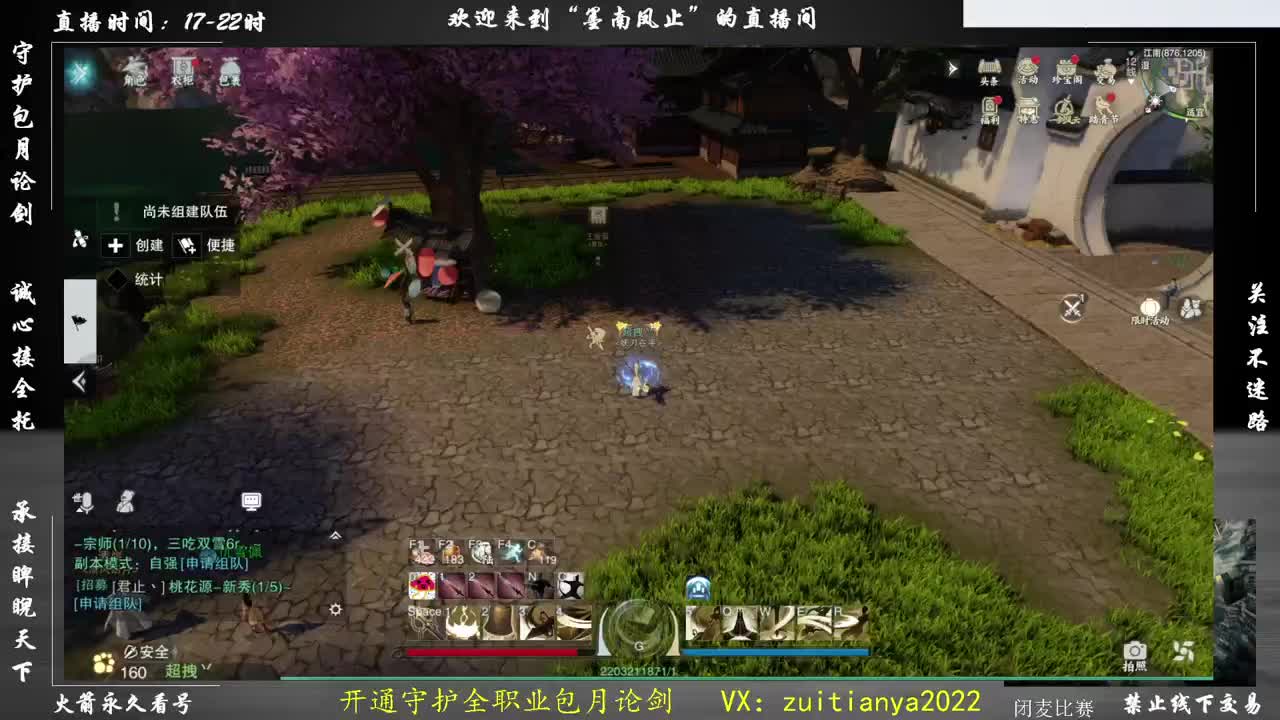The height and width of the screenshot is (720, 1280).
Task: Open the 特惠 special offers menu
Action: pos(1028,108)
